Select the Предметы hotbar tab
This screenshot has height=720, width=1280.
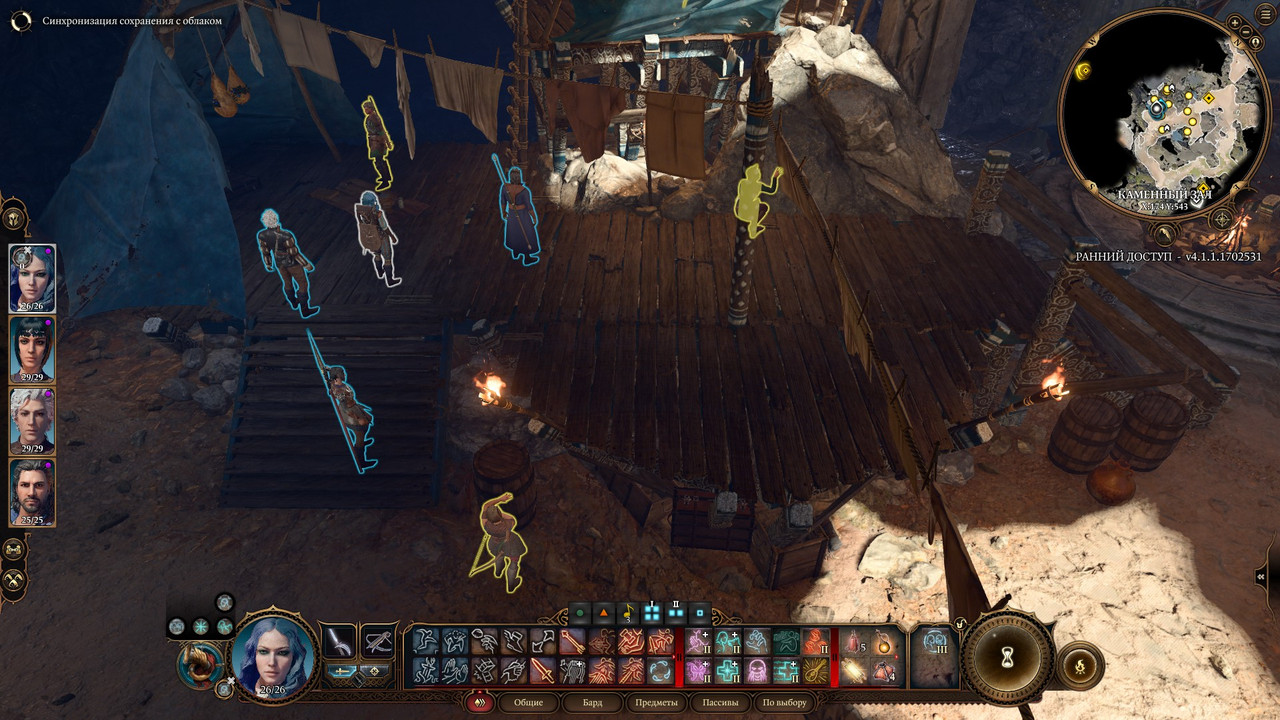pyautogui.click(x=656, y=702)
